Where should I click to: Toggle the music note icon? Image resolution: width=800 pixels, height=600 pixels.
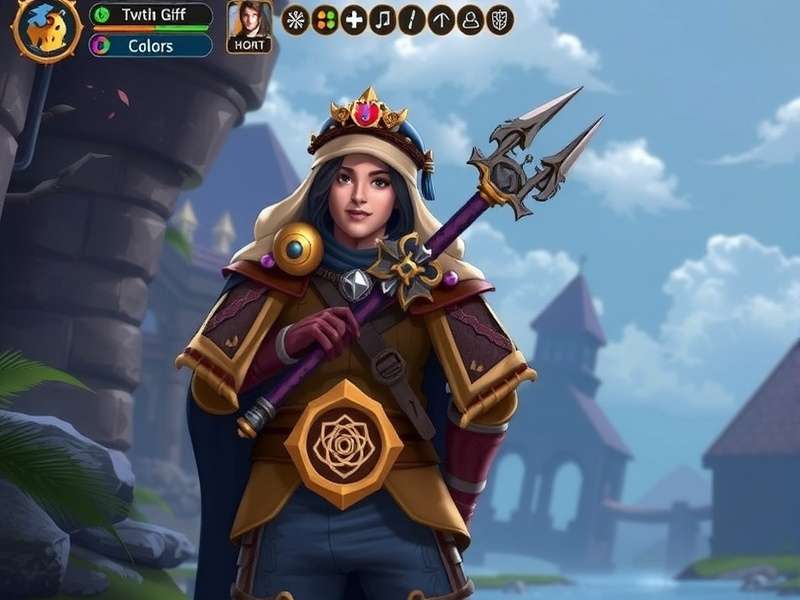383,20
